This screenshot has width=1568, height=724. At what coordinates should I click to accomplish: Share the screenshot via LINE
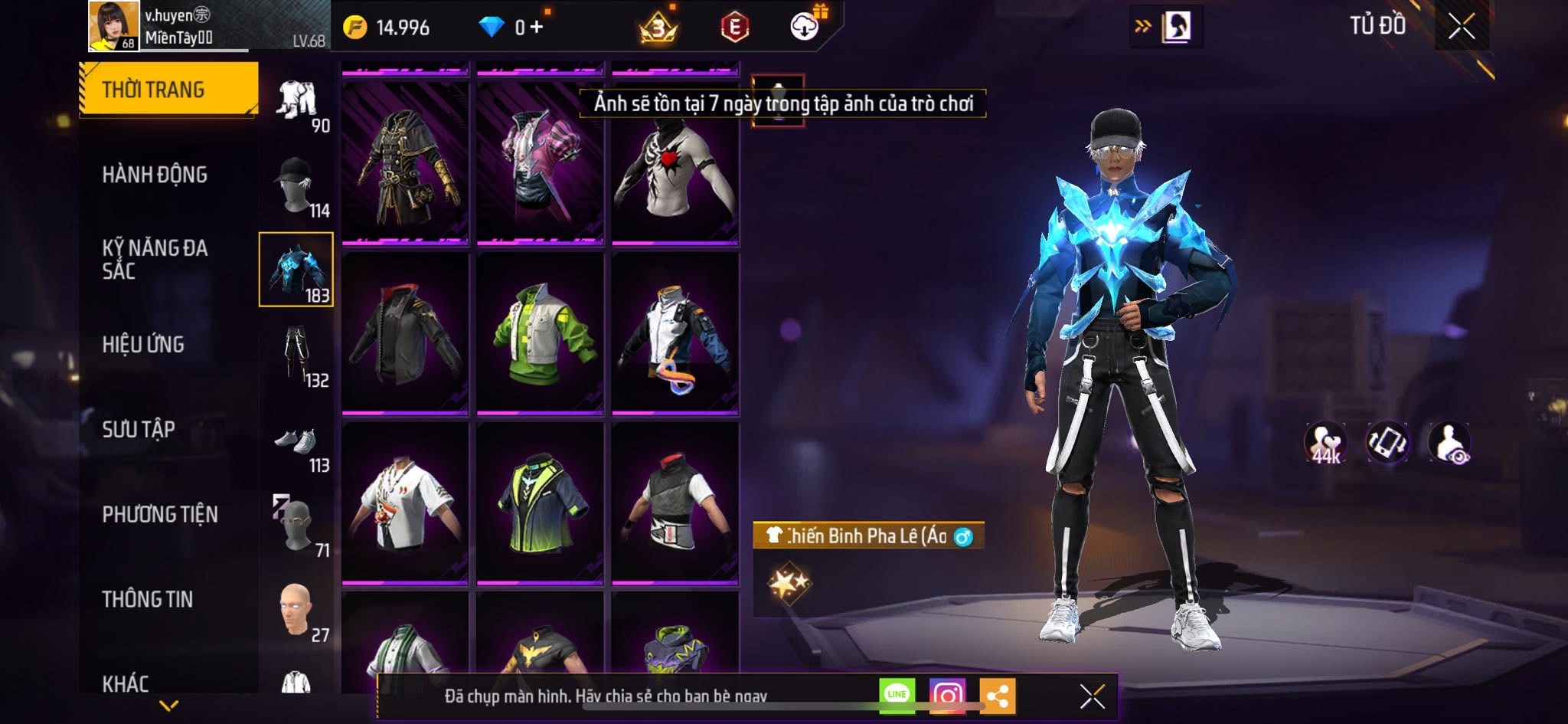coord(897,695)
